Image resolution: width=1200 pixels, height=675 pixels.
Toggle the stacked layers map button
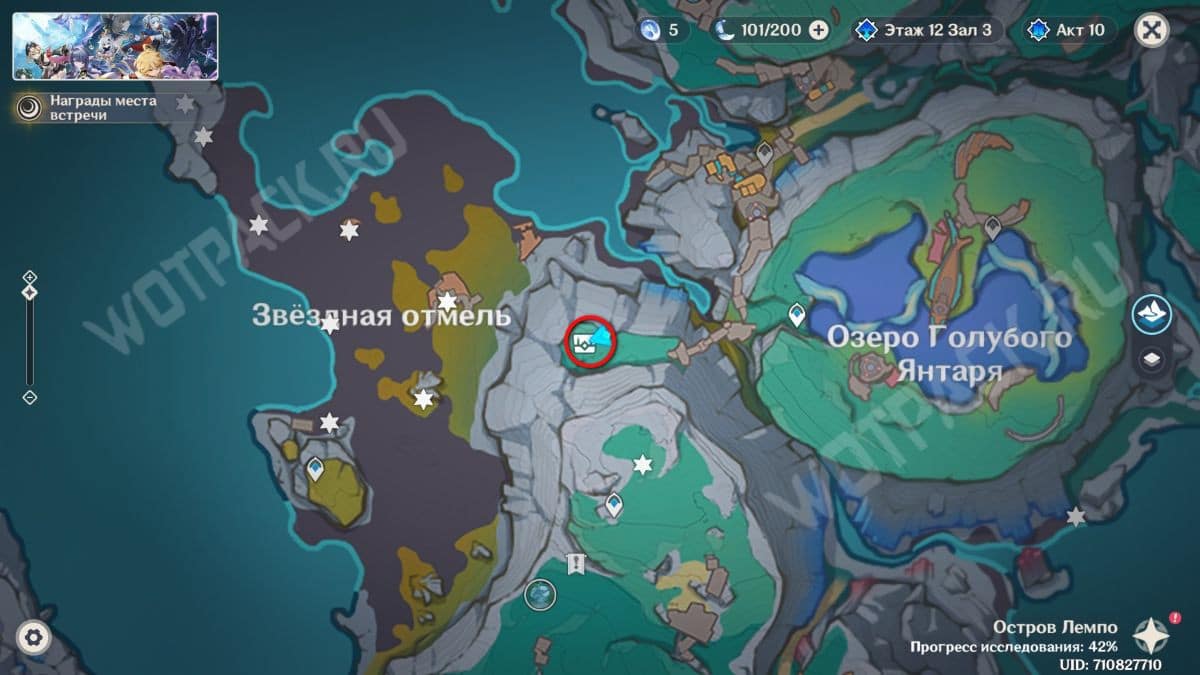pyautogui.click(x=1152, y=359)
